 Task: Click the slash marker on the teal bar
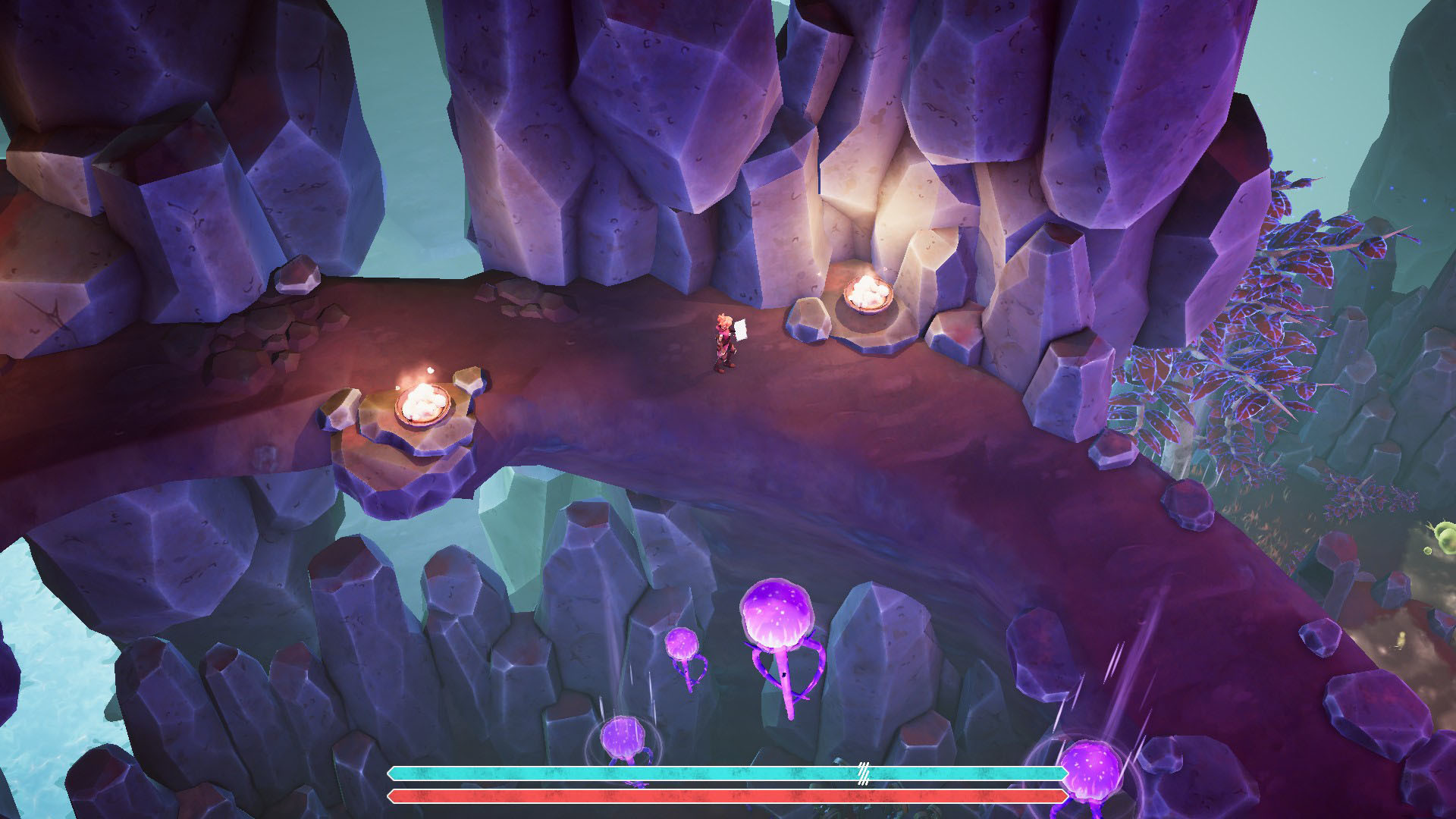(863, 772)
